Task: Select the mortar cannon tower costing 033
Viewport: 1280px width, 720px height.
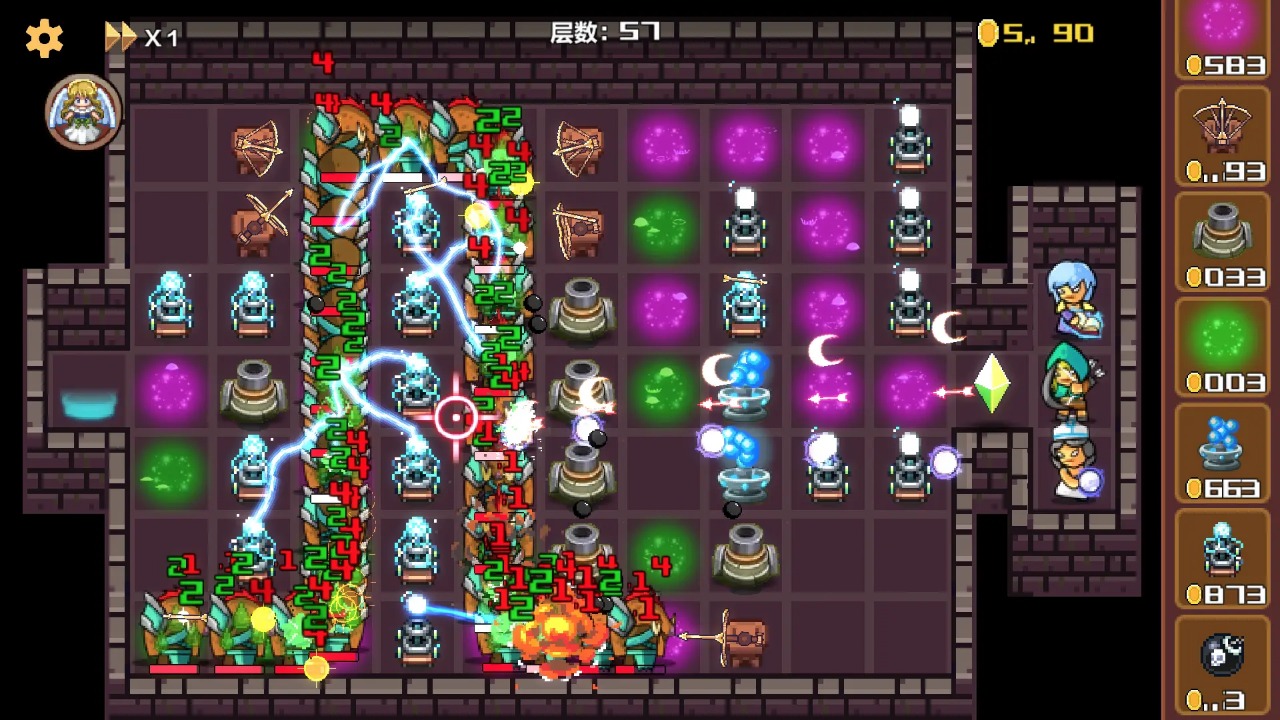Action: (x=1222, y=235)
